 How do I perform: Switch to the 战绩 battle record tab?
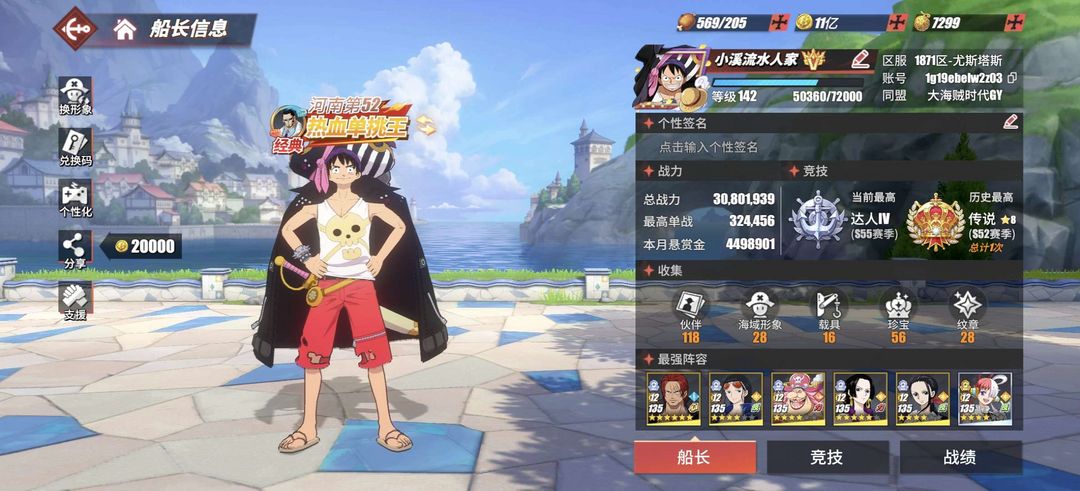960,458
